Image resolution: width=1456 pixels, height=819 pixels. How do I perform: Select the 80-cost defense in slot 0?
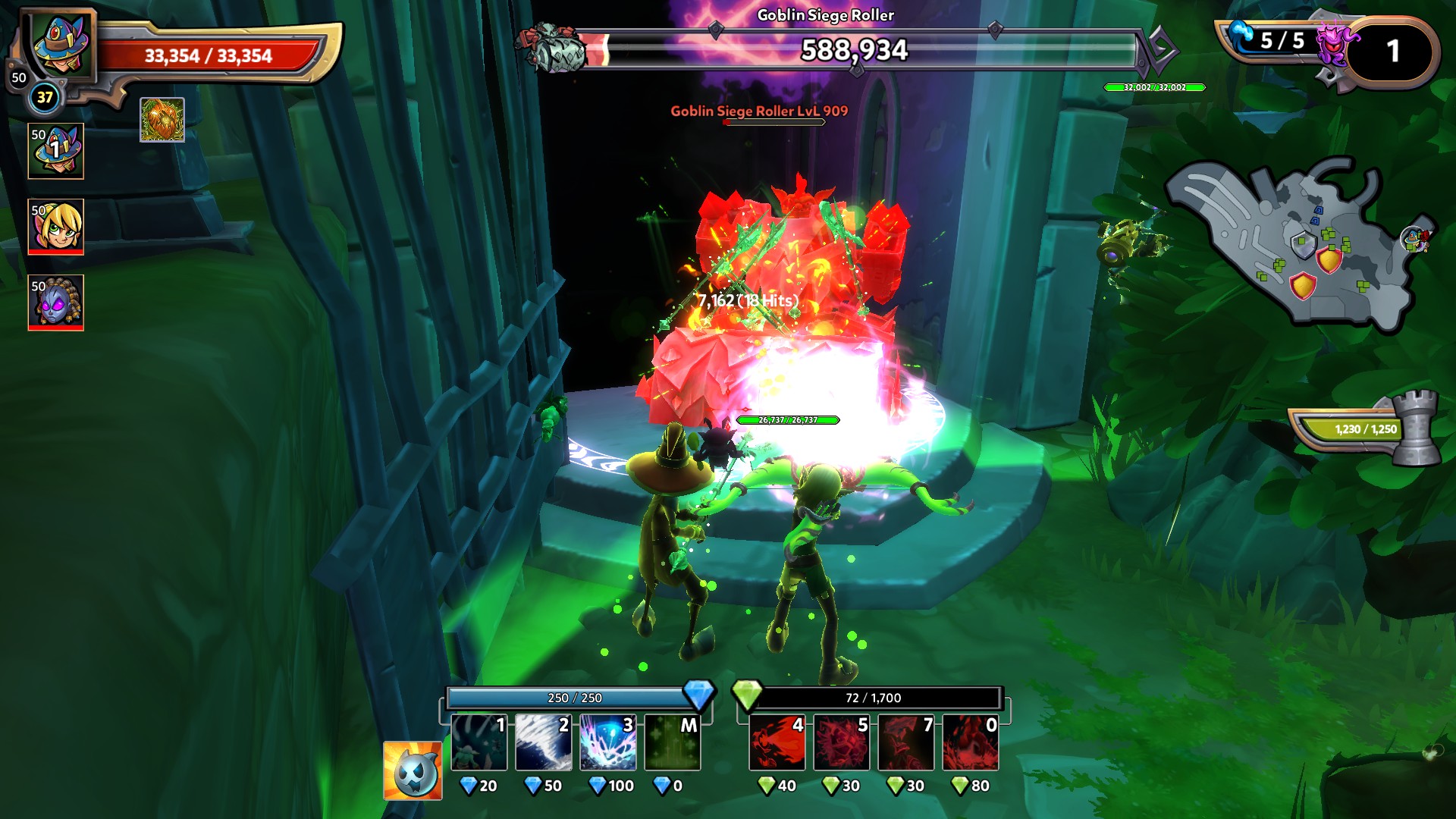coord(971,742)
